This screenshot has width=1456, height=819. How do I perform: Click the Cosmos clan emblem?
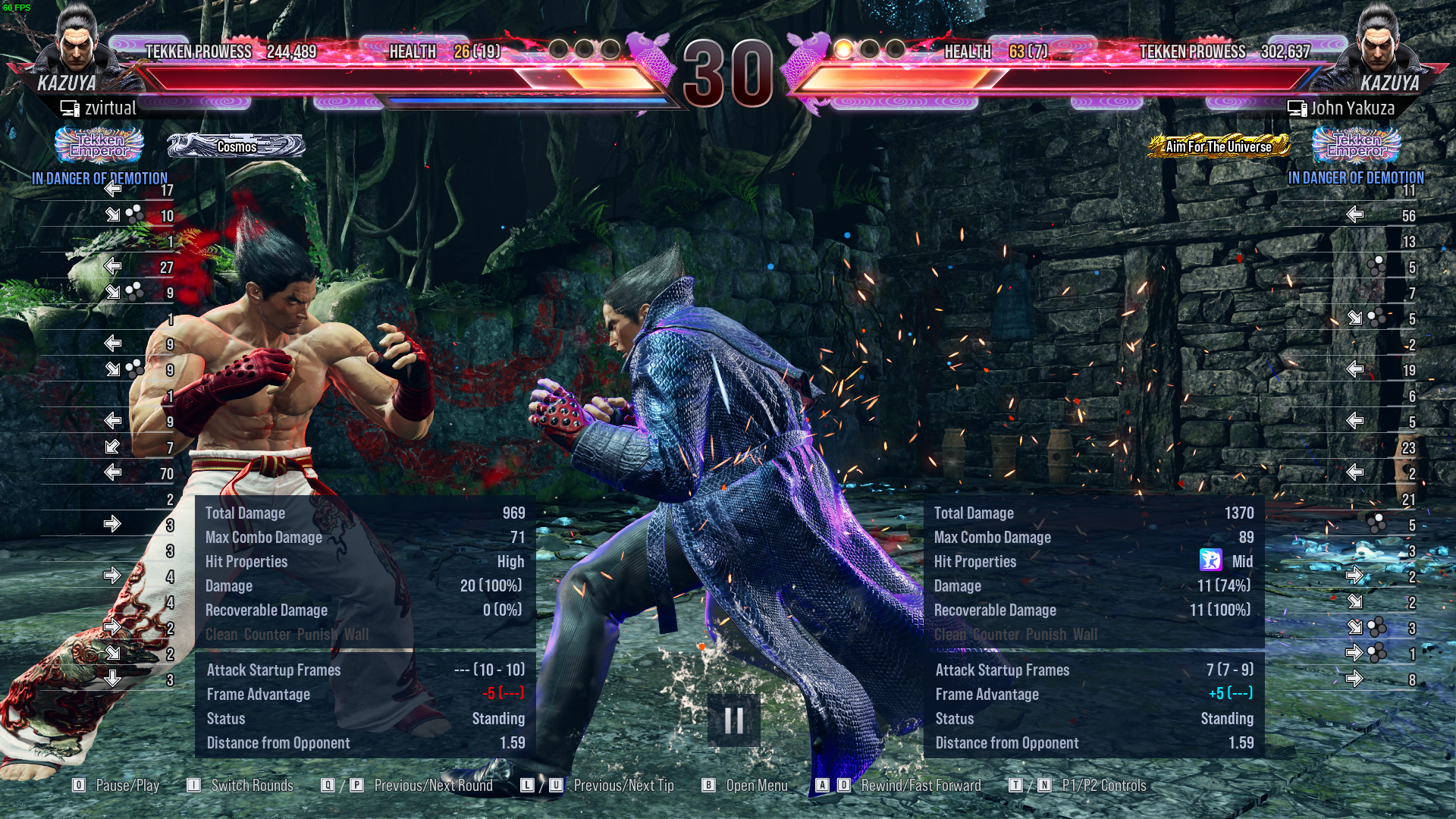pos(235,146)
